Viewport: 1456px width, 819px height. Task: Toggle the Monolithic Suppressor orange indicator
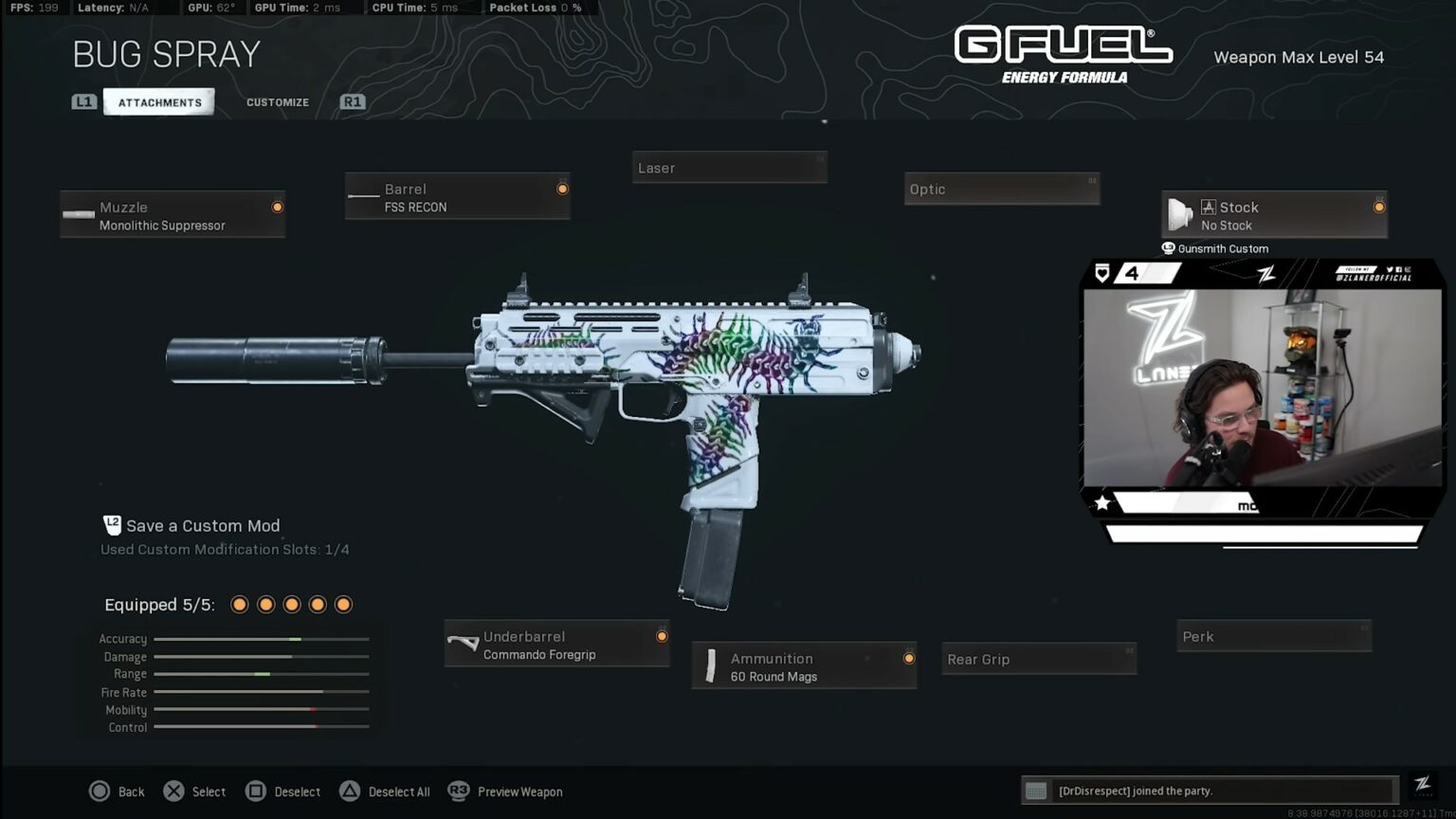(277, 207)
